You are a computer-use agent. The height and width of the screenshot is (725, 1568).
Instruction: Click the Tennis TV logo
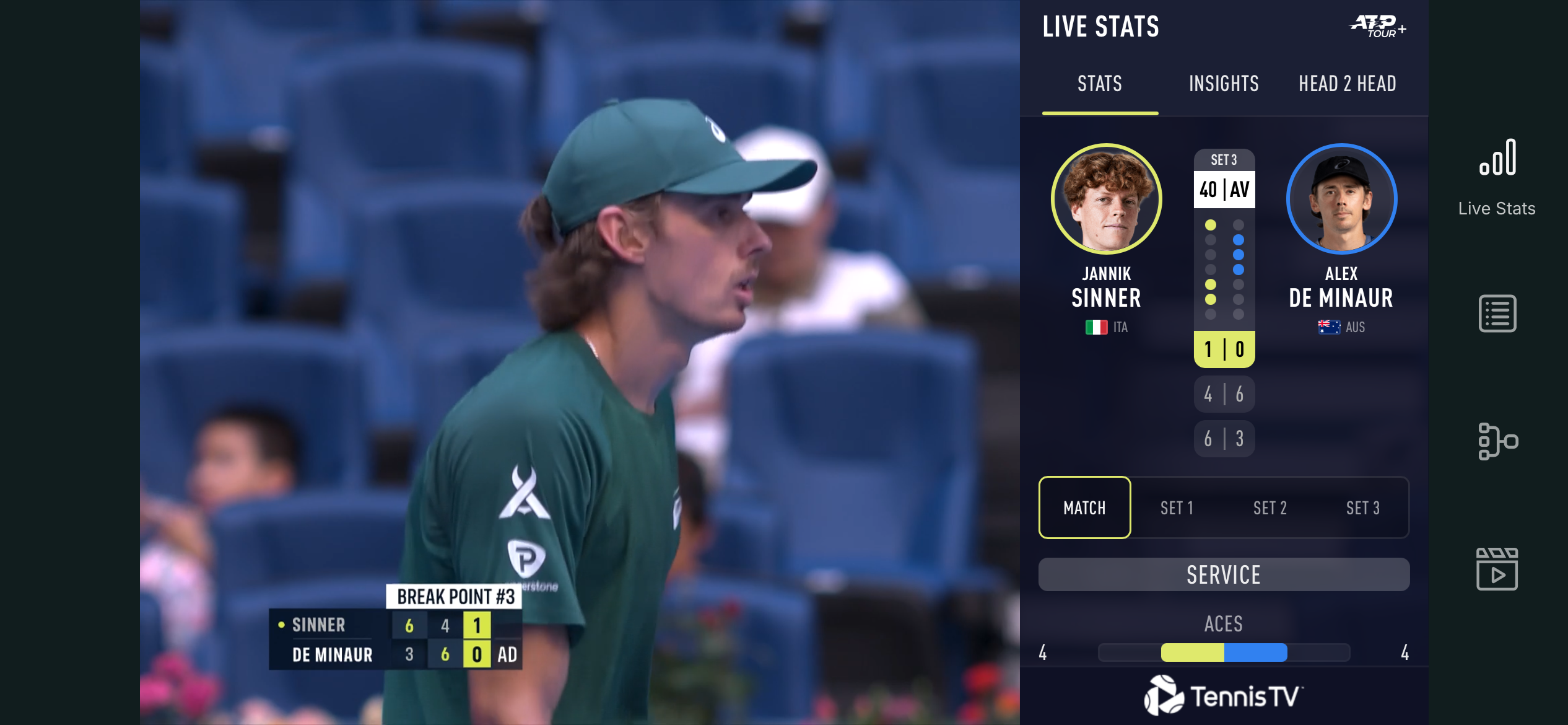(x=1224, y=696)
